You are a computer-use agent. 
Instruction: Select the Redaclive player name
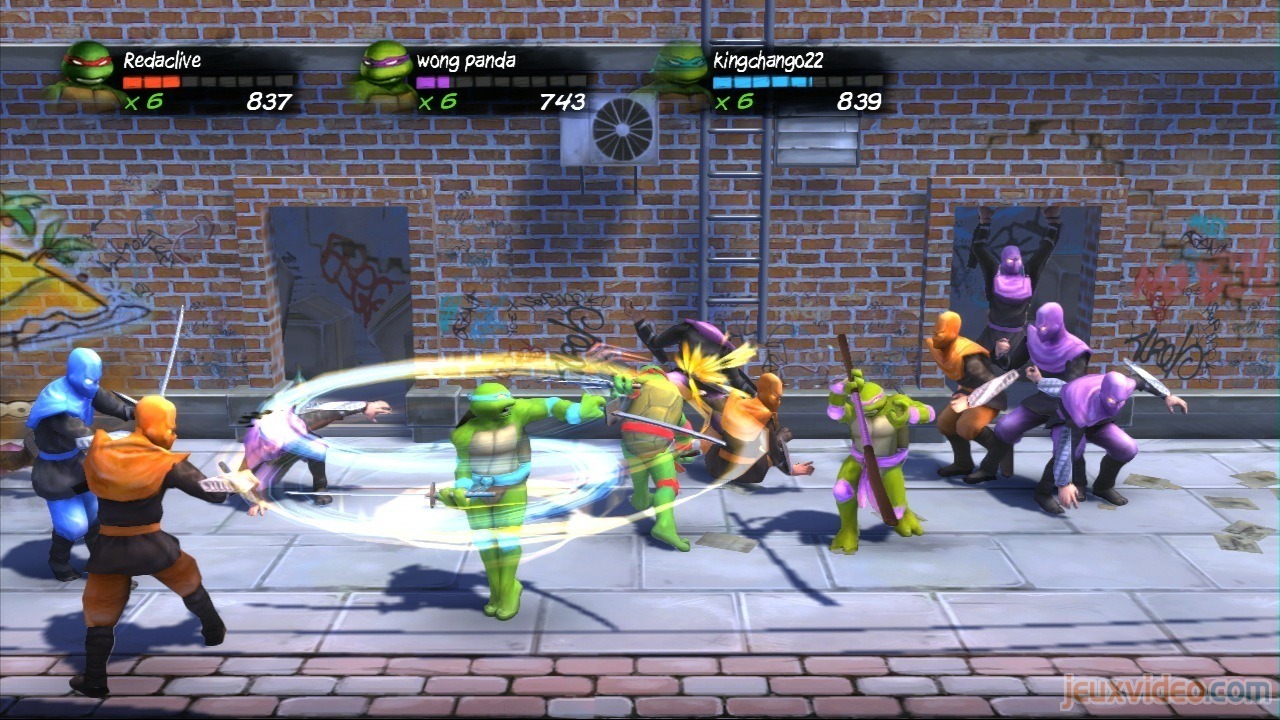click(x=161, y=60)
